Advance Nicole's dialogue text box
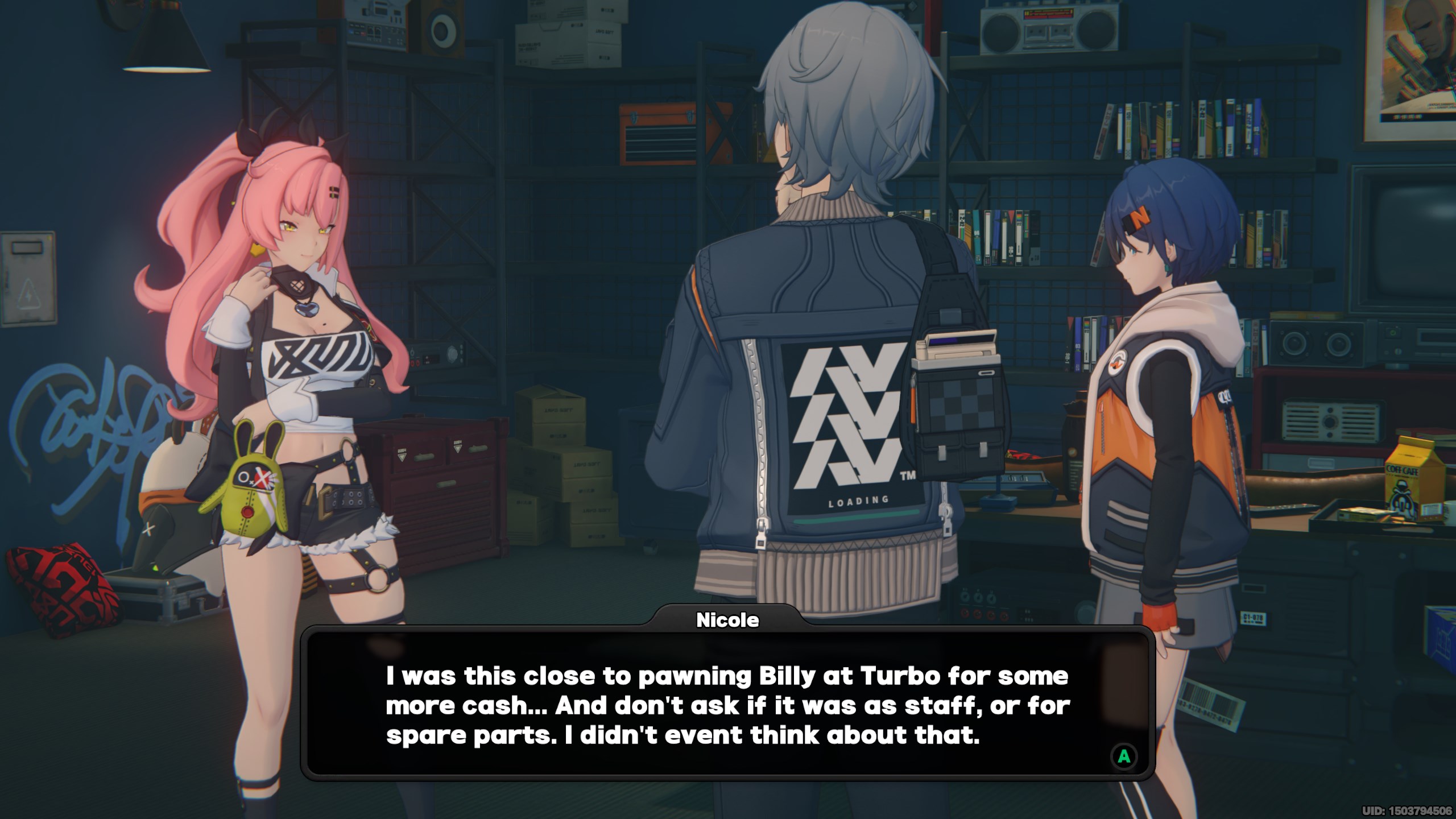 point(1124,756)
